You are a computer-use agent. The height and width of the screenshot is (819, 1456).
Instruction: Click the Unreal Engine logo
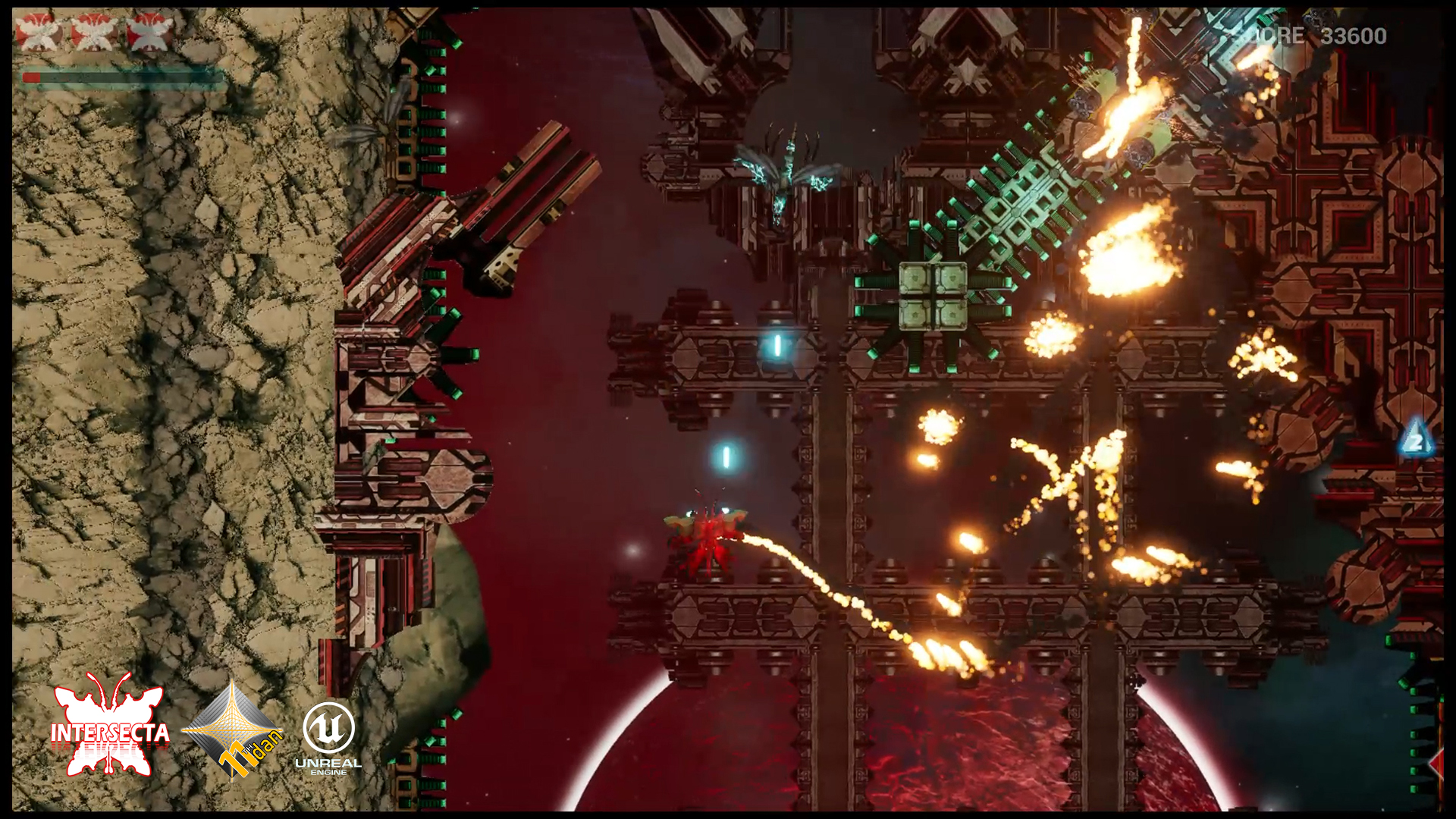[328, 737]
